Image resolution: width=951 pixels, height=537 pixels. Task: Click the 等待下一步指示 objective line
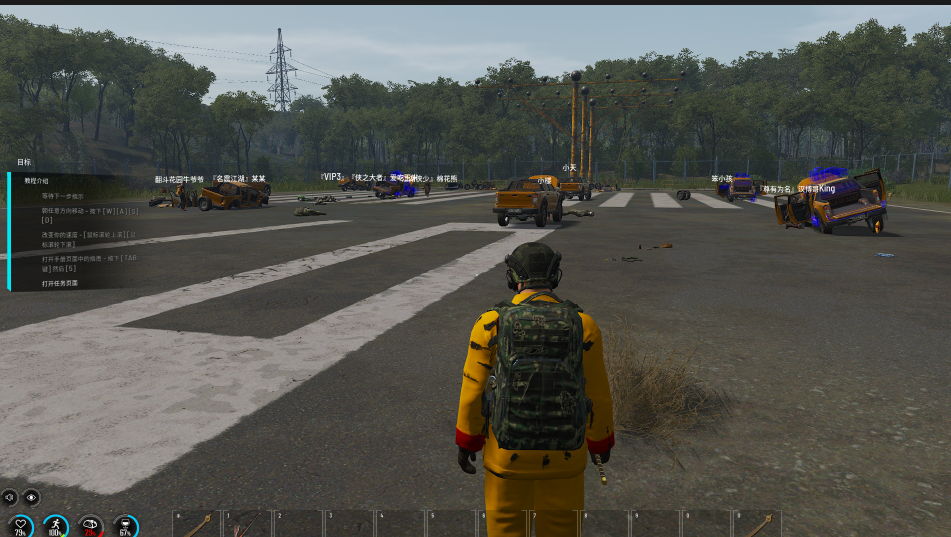pos(62,196)
